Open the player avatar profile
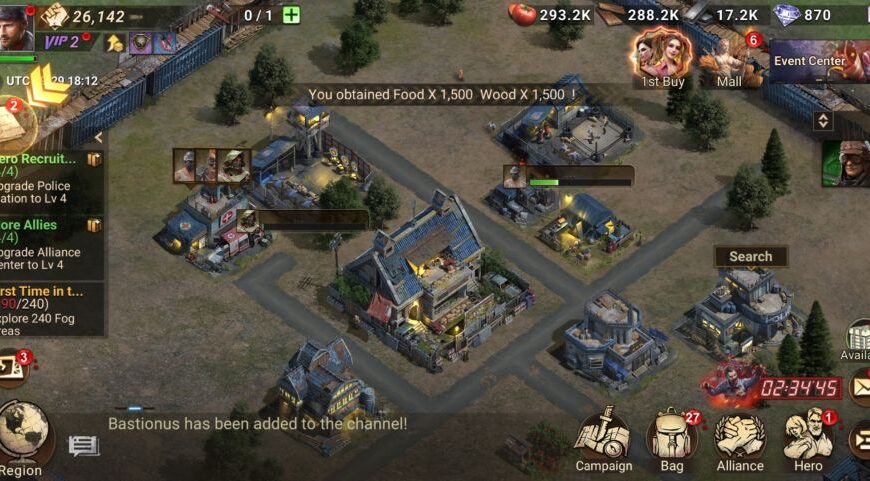 tap(17, 26)
